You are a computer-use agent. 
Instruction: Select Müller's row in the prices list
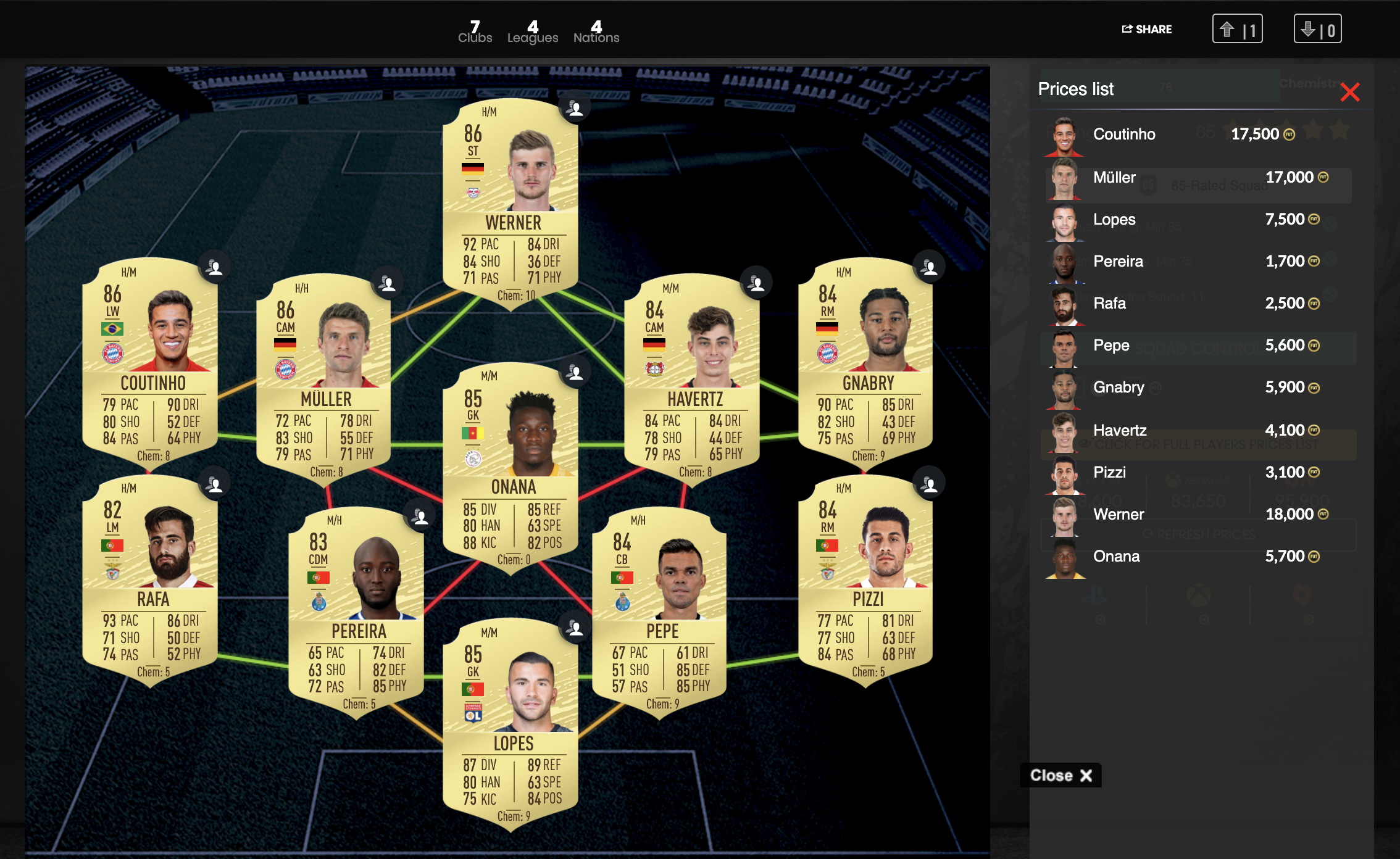pyautogui.click(x=1114, y=177)
